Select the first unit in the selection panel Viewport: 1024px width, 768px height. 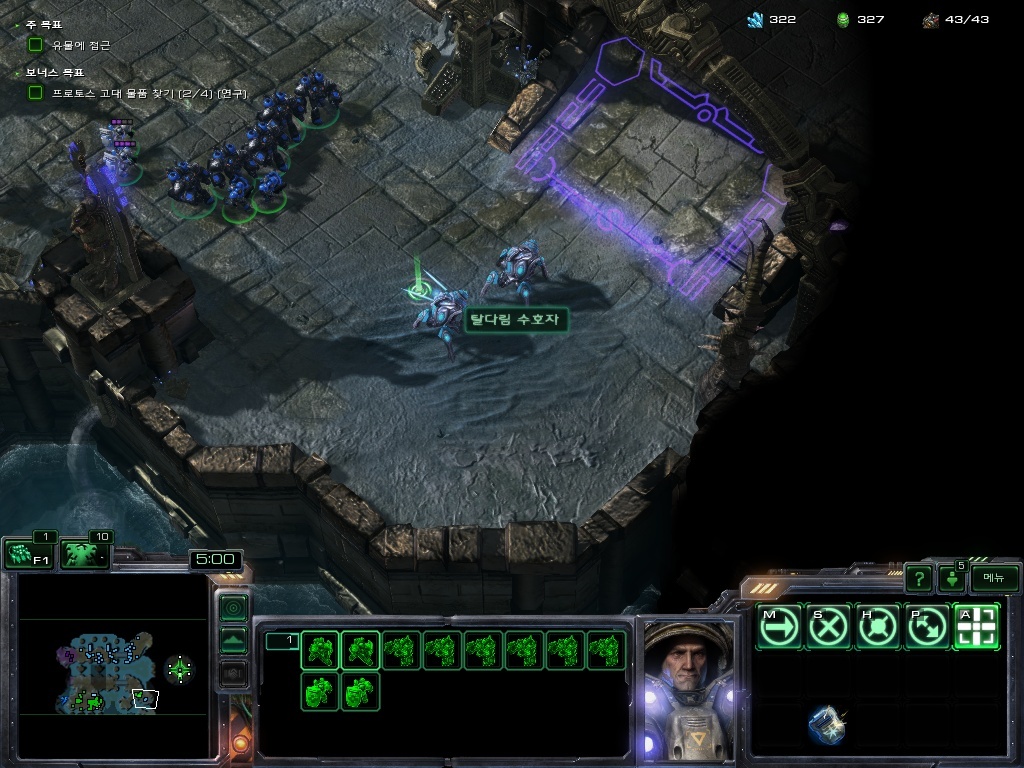320,650
